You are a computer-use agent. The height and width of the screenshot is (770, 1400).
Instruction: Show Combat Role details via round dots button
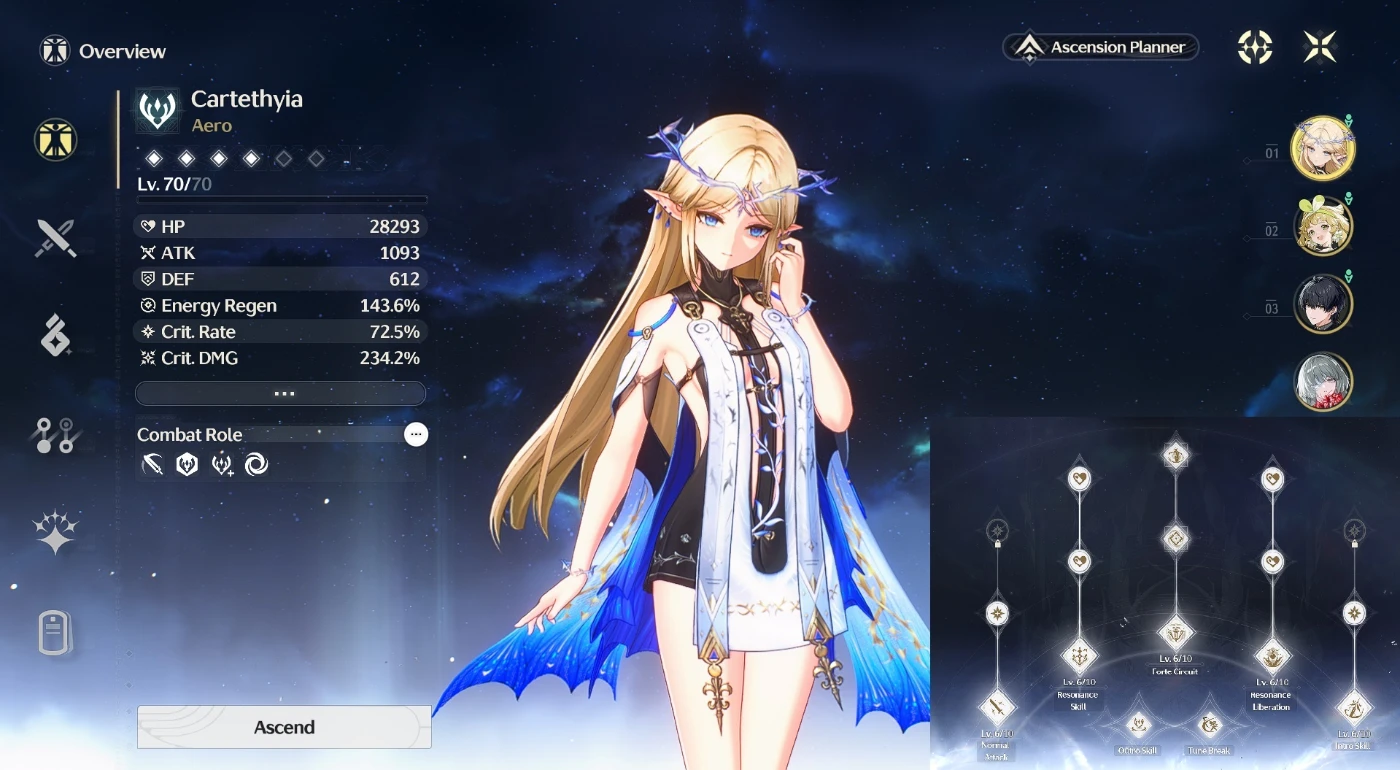pyautogui.click(x=416, y=434)
